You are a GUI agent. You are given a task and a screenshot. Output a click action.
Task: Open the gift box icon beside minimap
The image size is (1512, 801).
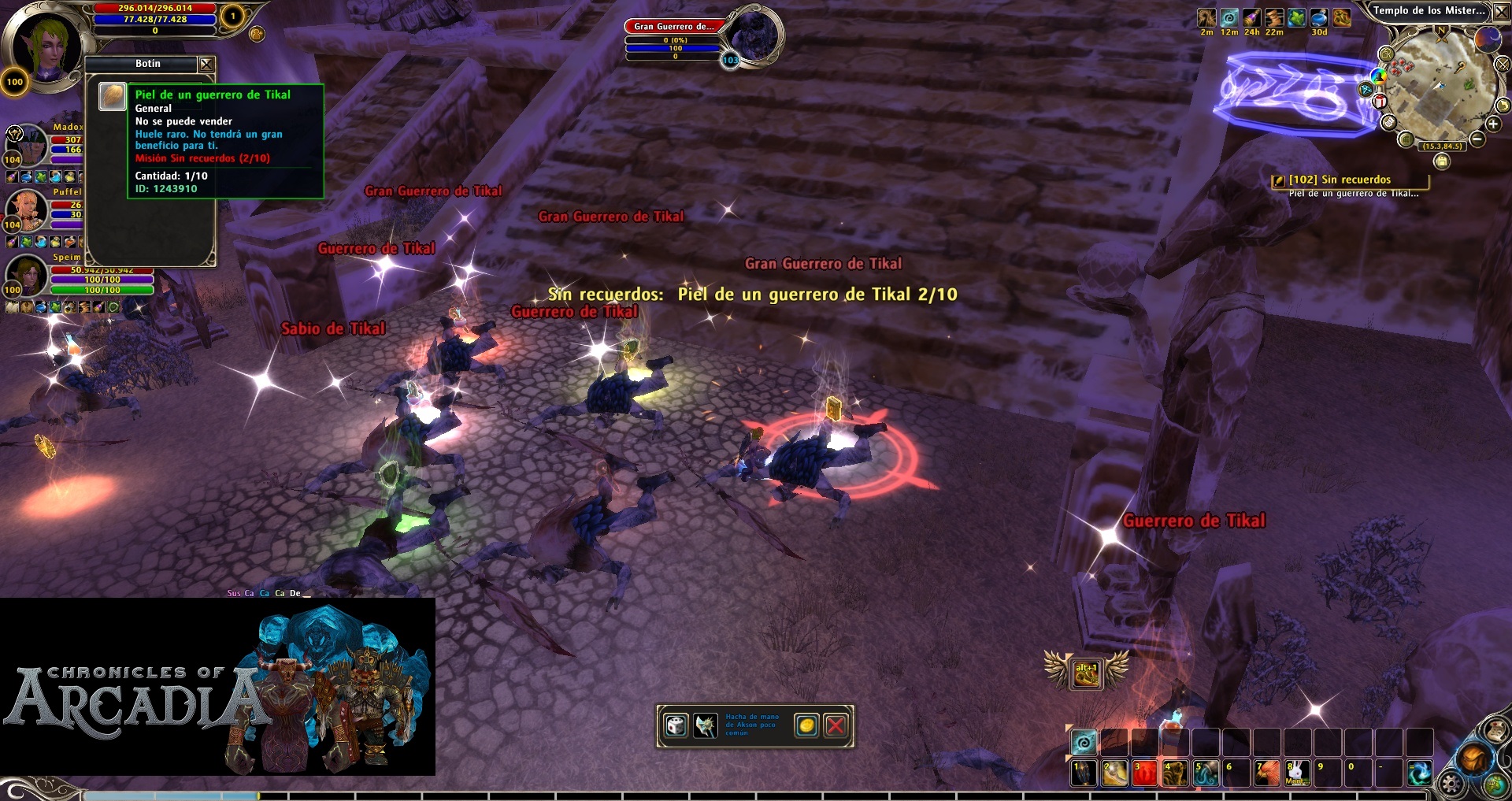1380,102
